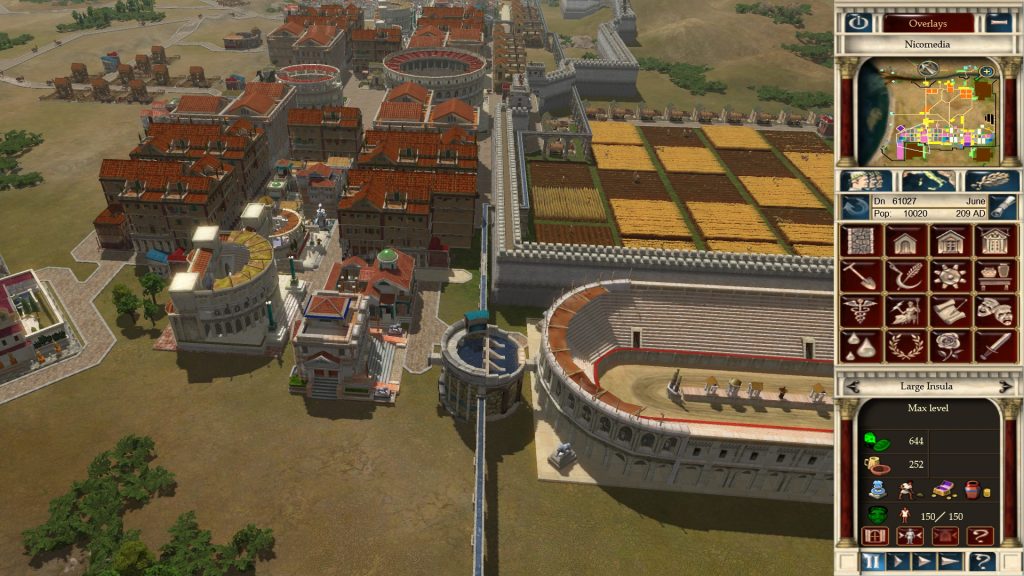1024x576 pixels.
Task: Click the city minimap
Action: (x=927, y=110)
